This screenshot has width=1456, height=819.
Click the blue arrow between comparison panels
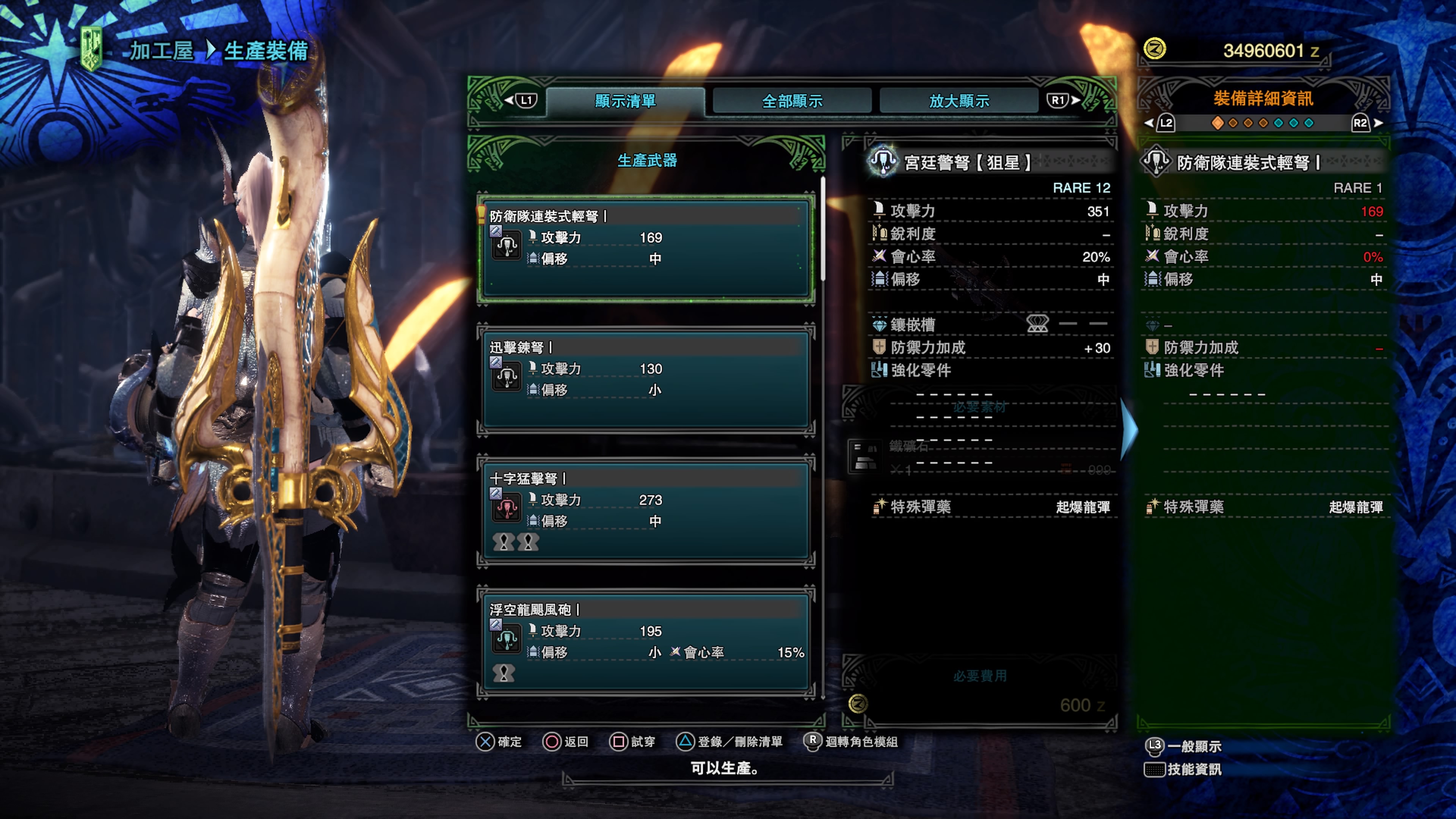1128,430
